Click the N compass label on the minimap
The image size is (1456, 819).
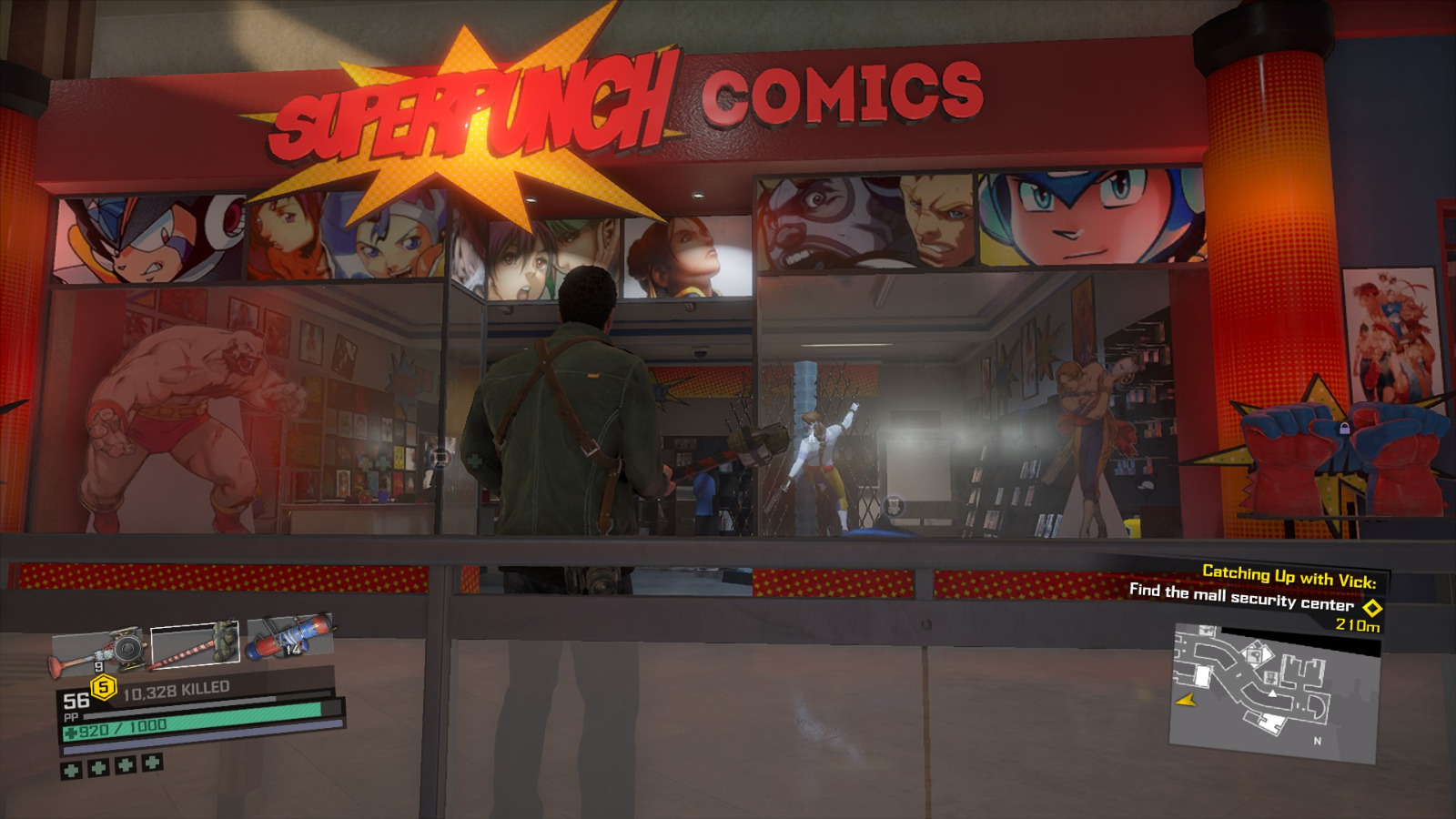pos(1317,740)
